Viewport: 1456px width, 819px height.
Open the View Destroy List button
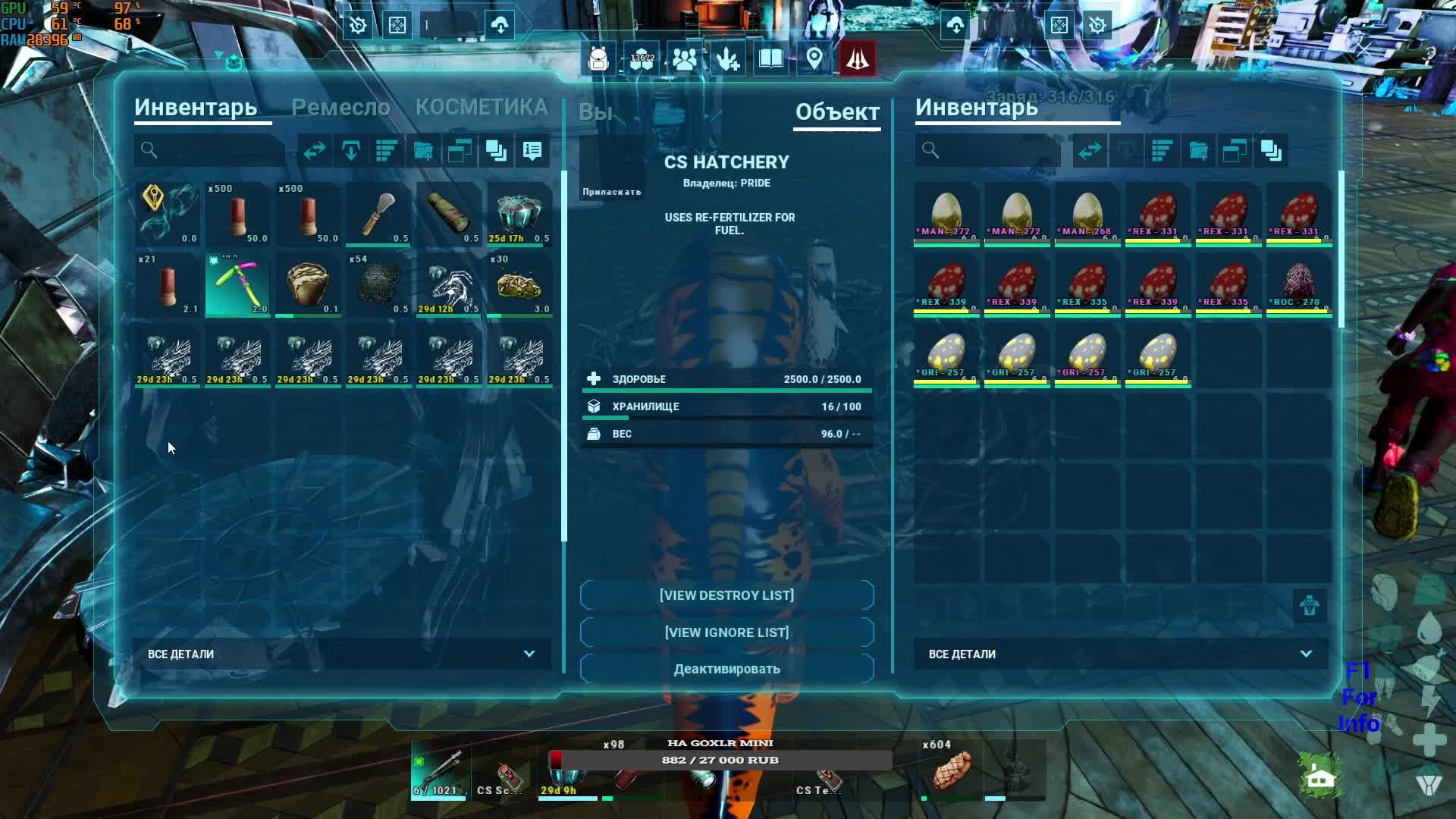(726, 595)
